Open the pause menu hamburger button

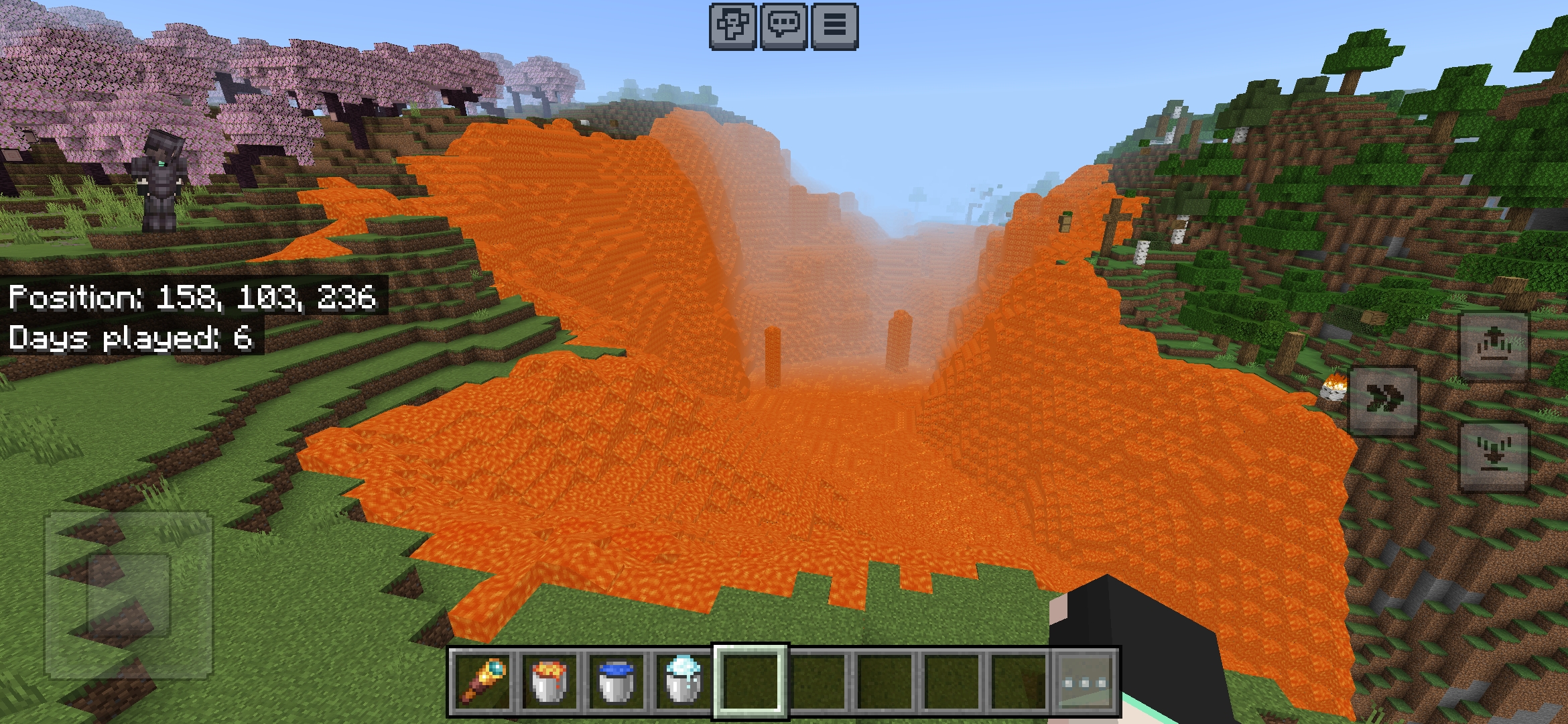(834, 25)
